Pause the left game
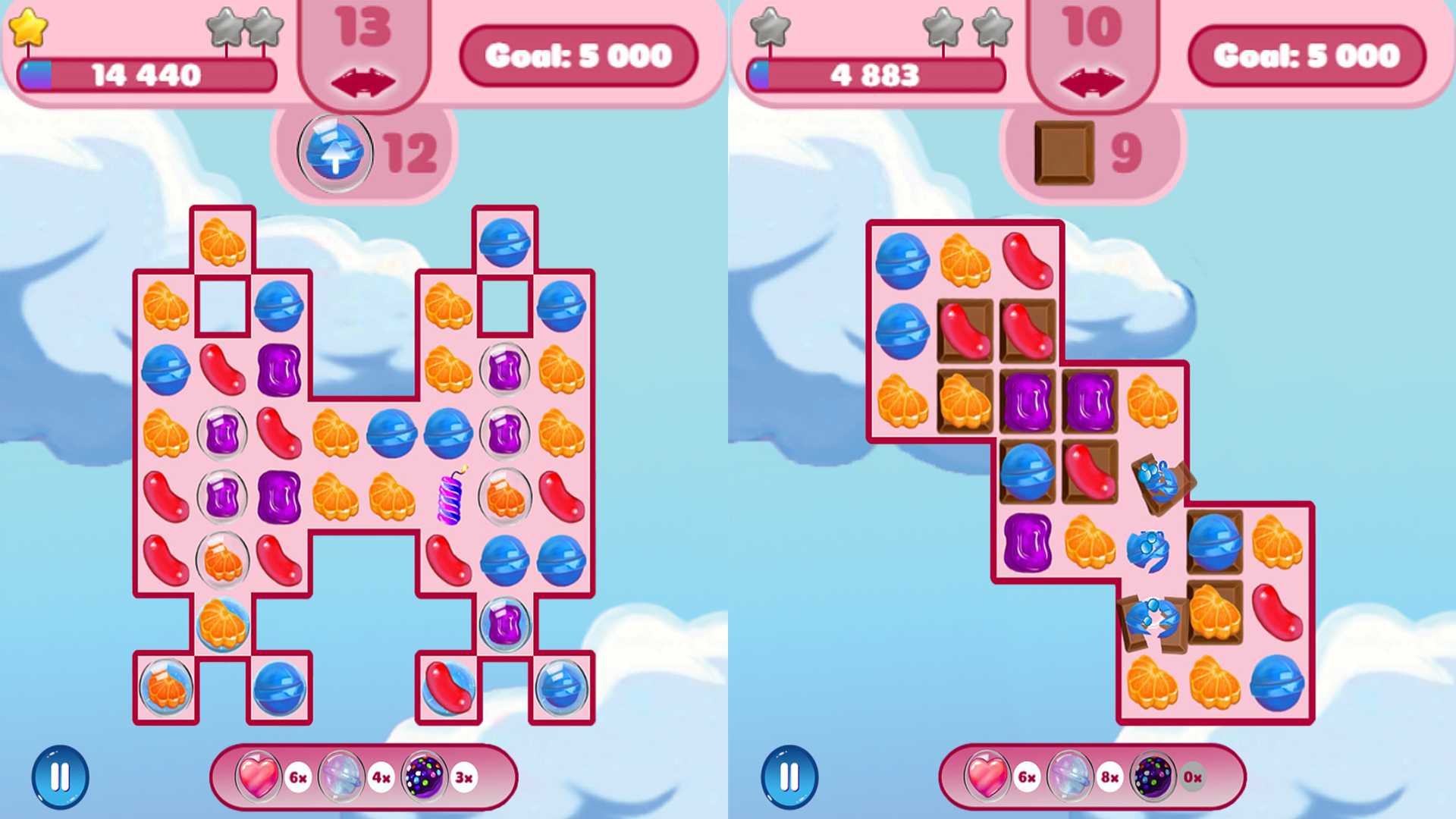The width and height of the screenshot is (1456, 819). click(x=62, y=777)
